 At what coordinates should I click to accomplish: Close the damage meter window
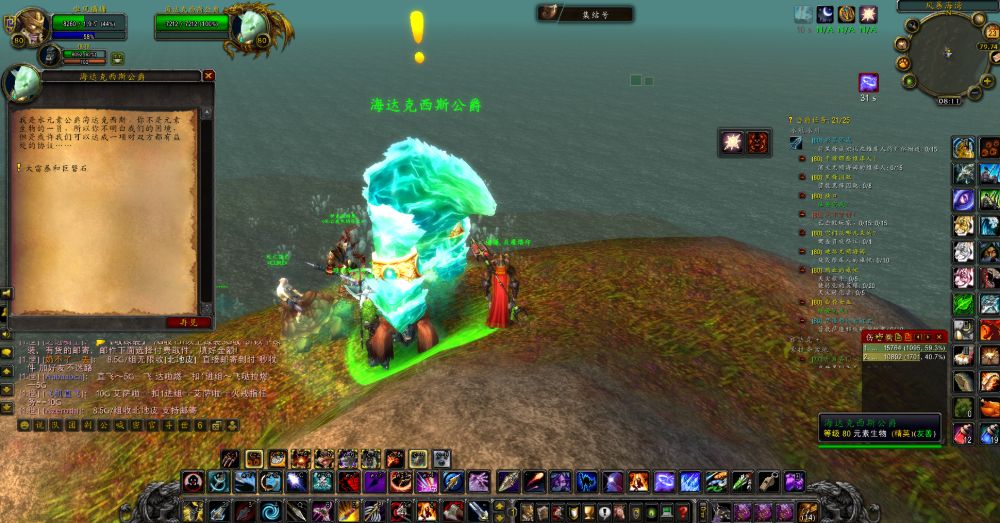940,337
